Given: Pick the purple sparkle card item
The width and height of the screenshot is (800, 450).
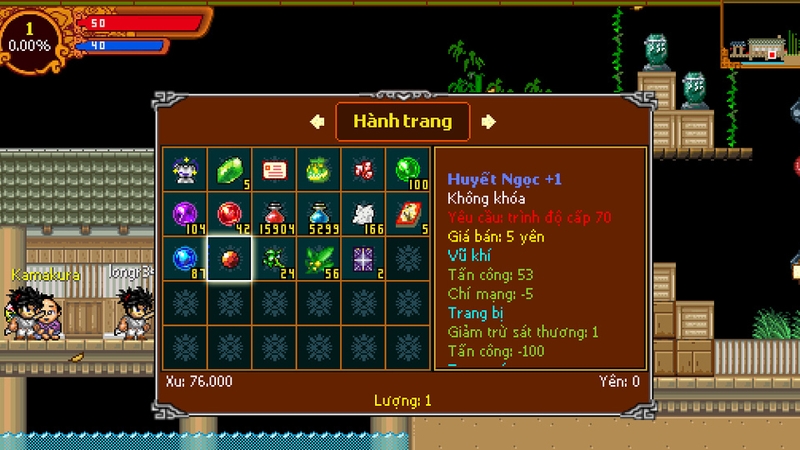Looking at the screenshot, I should pos(363,258).
